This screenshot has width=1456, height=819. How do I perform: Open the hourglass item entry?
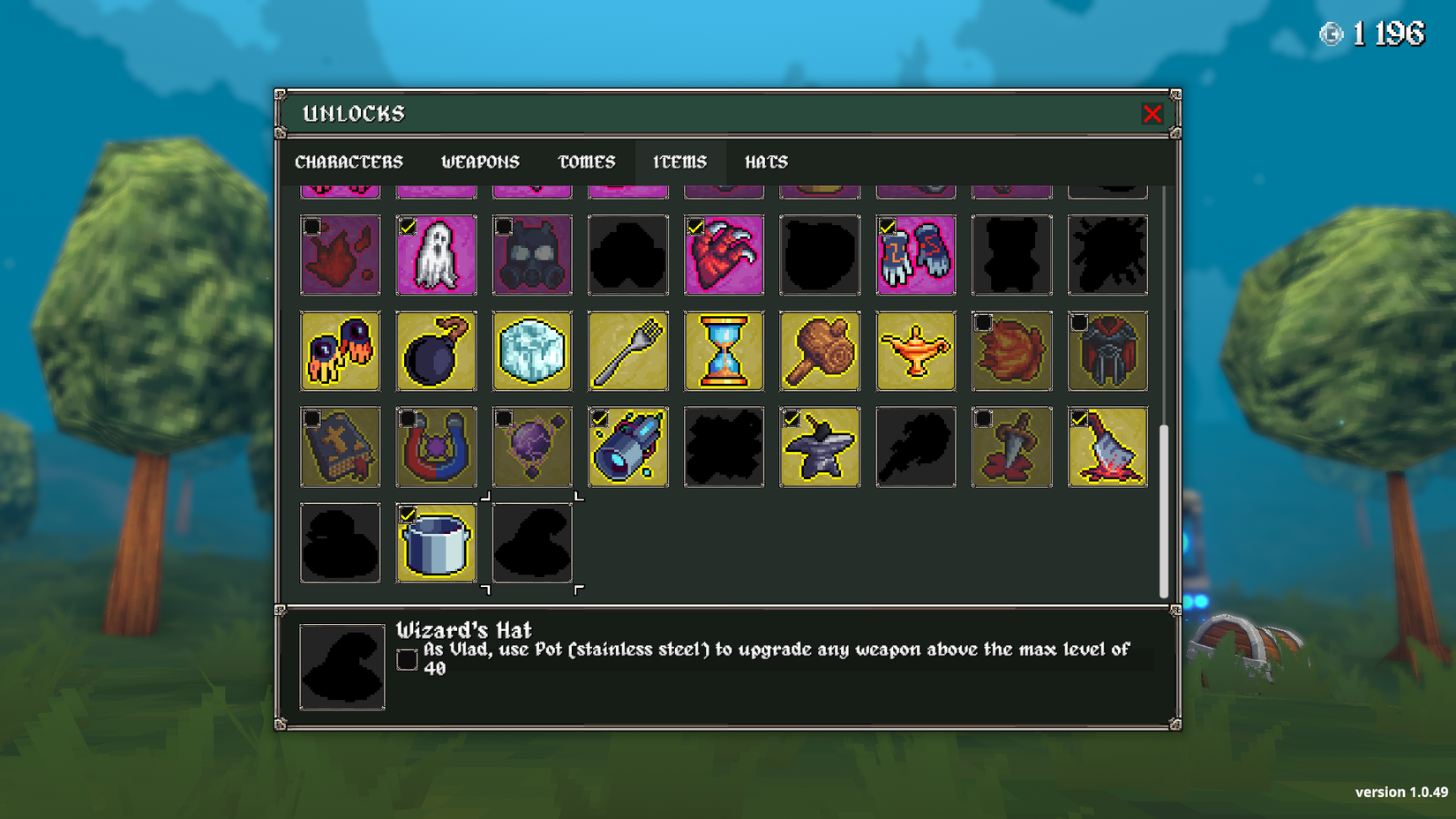coord(724,350)
